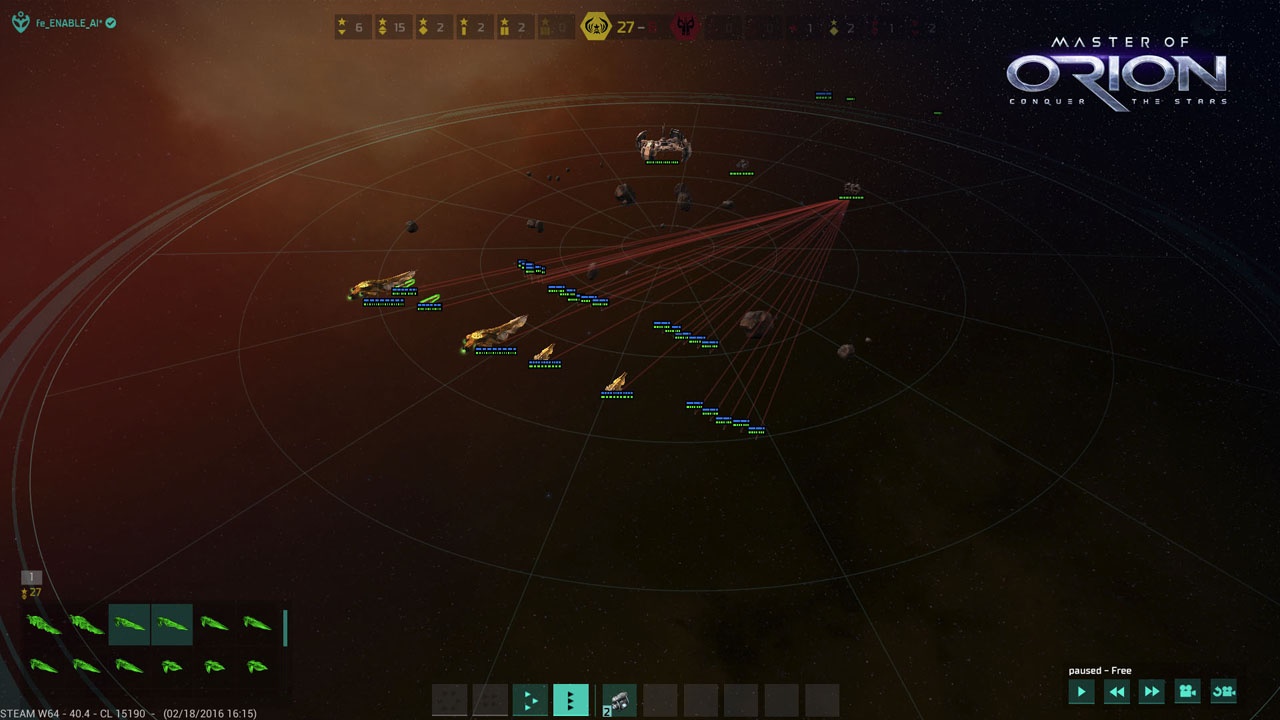1280x720 pixels.
Task: Resume battle with the play button
Action: [x=1081, y=691]
